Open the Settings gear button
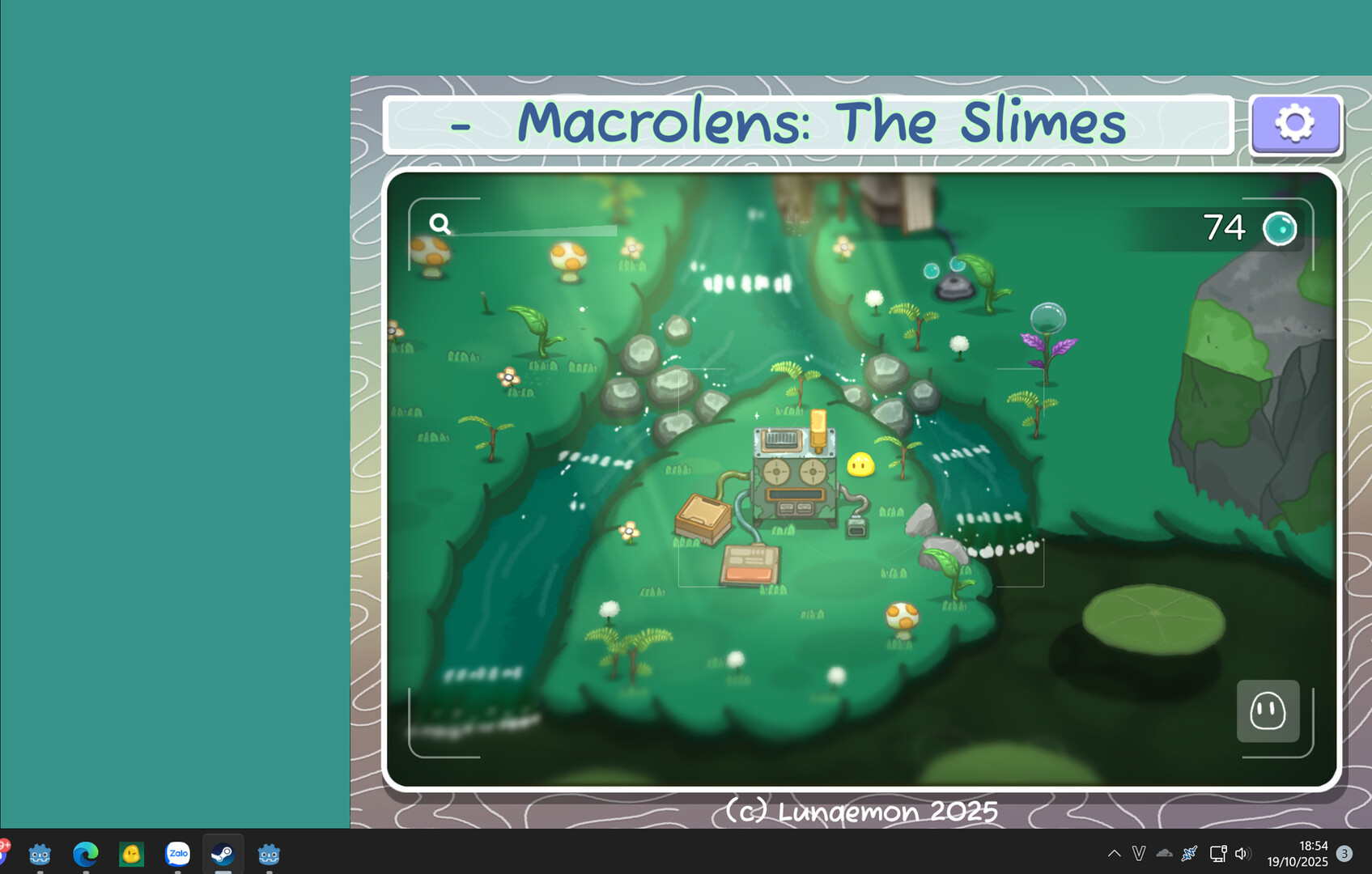This screenshot has width=1372, height=874. [1295, 125]
